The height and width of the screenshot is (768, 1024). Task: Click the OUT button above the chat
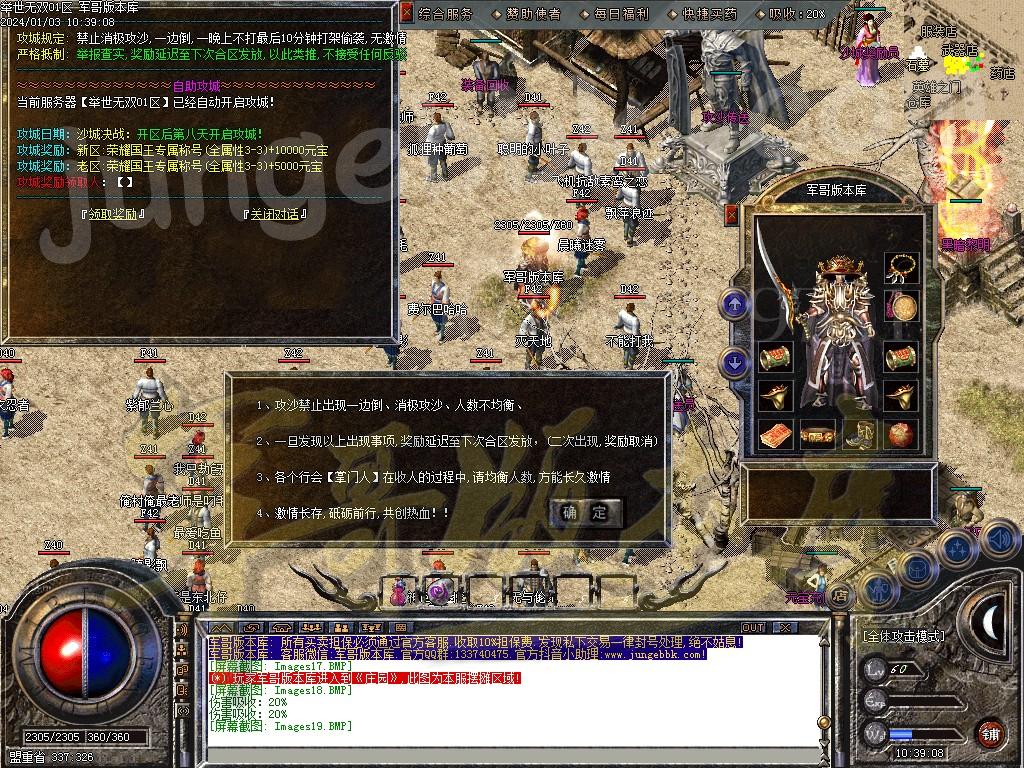point(752,627)
